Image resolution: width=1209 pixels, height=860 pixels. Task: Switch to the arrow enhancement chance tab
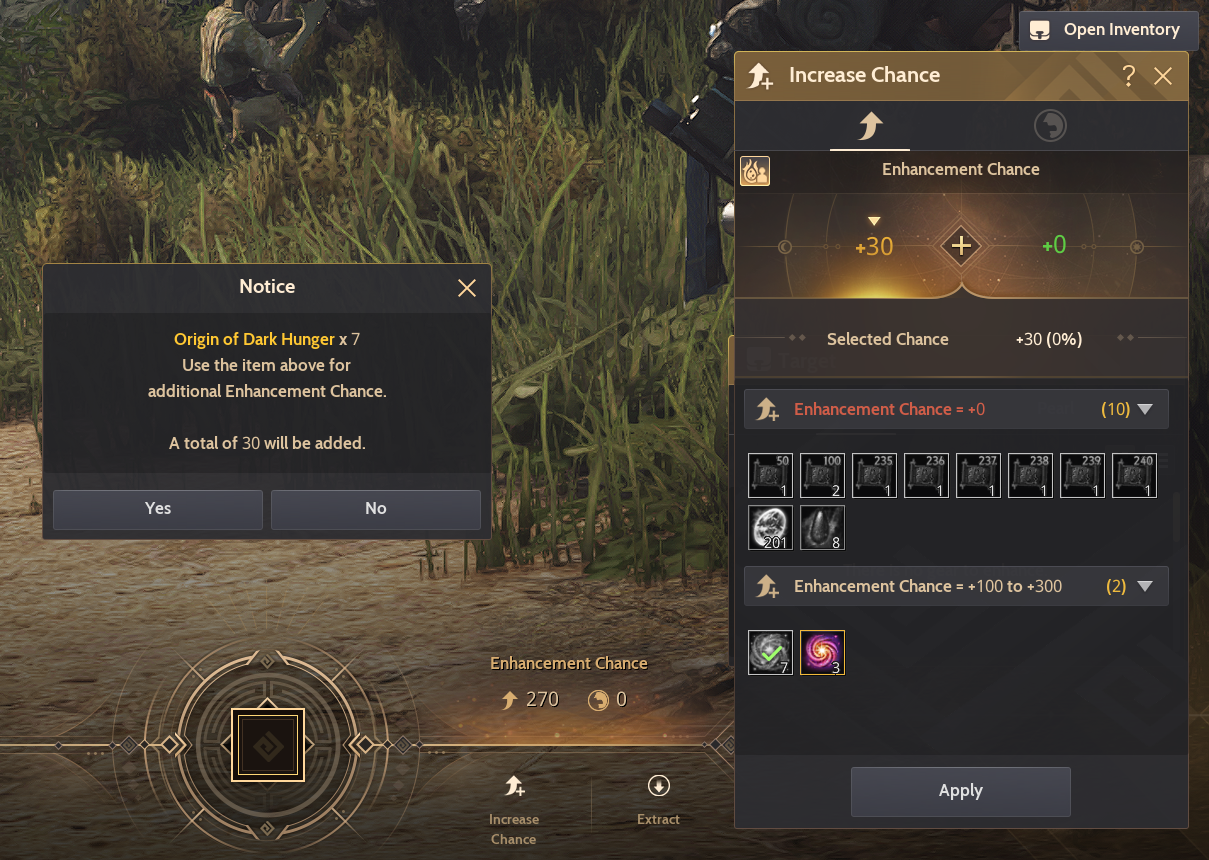(x=869, y=126)
